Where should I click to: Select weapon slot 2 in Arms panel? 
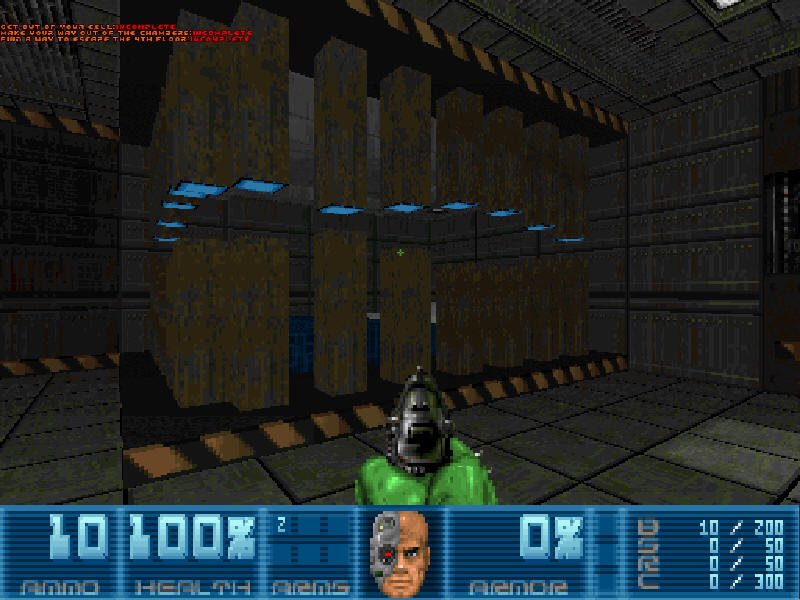pos(282,522)
